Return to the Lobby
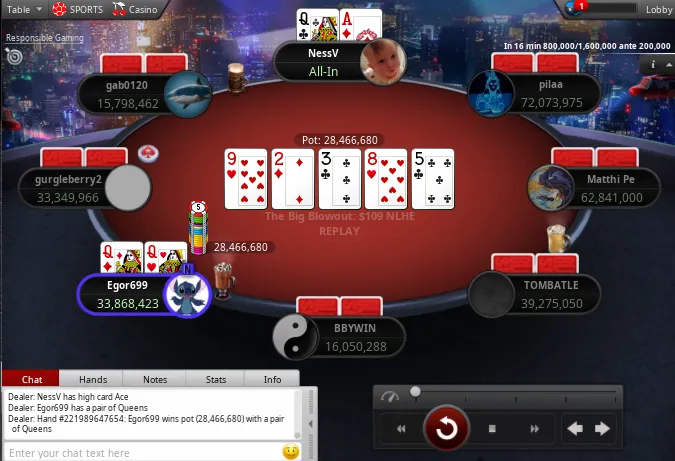675x461 pixels. (658, 9)
